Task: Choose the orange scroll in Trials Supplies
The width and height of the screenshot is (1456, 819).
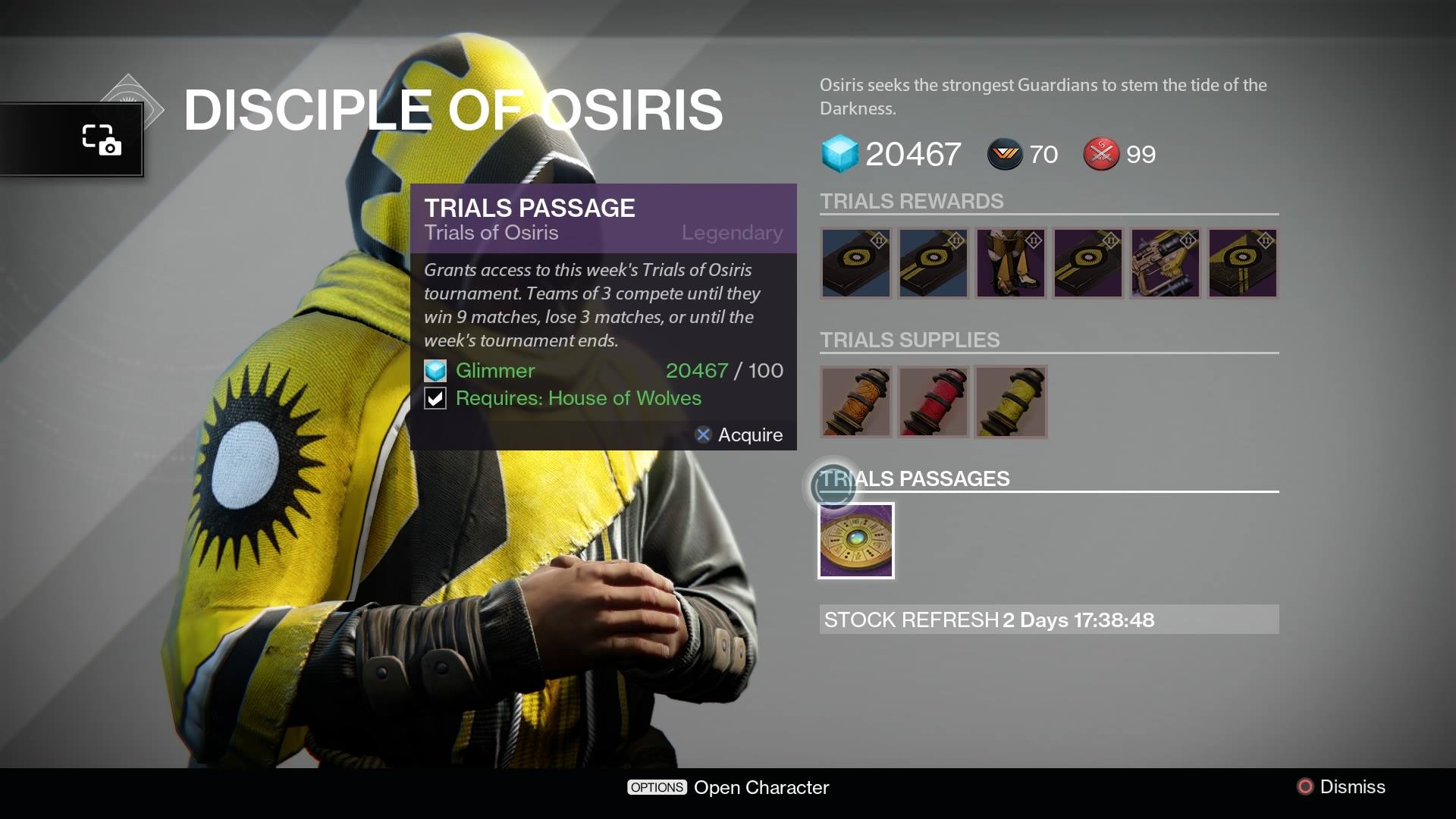Action: [856, 402]
